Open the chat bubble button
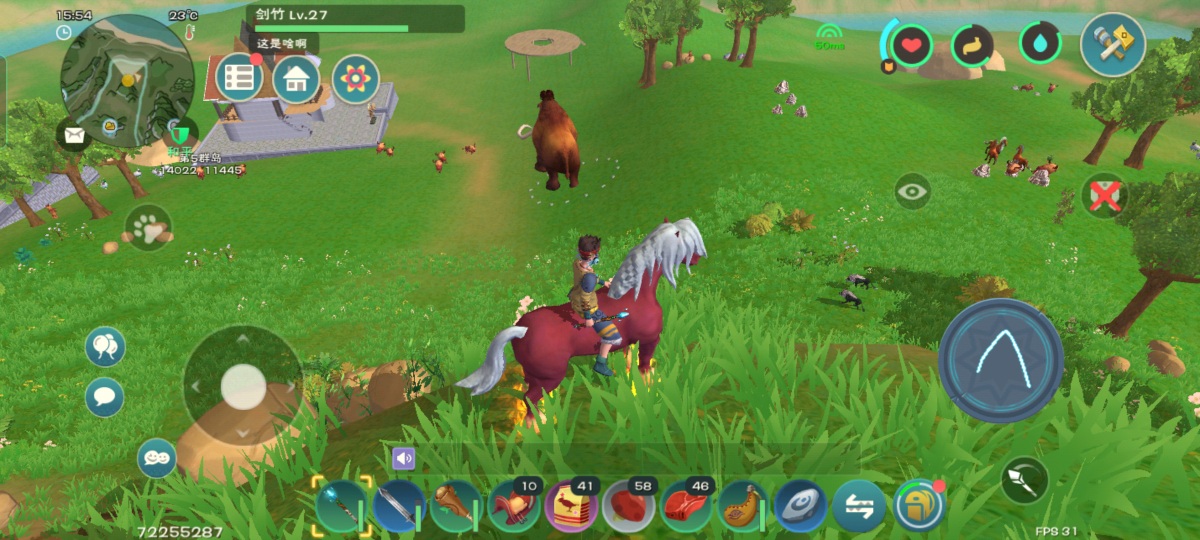Image resolution: width=1200 pixels, height=540 pixels. click(x=105, y=397)
